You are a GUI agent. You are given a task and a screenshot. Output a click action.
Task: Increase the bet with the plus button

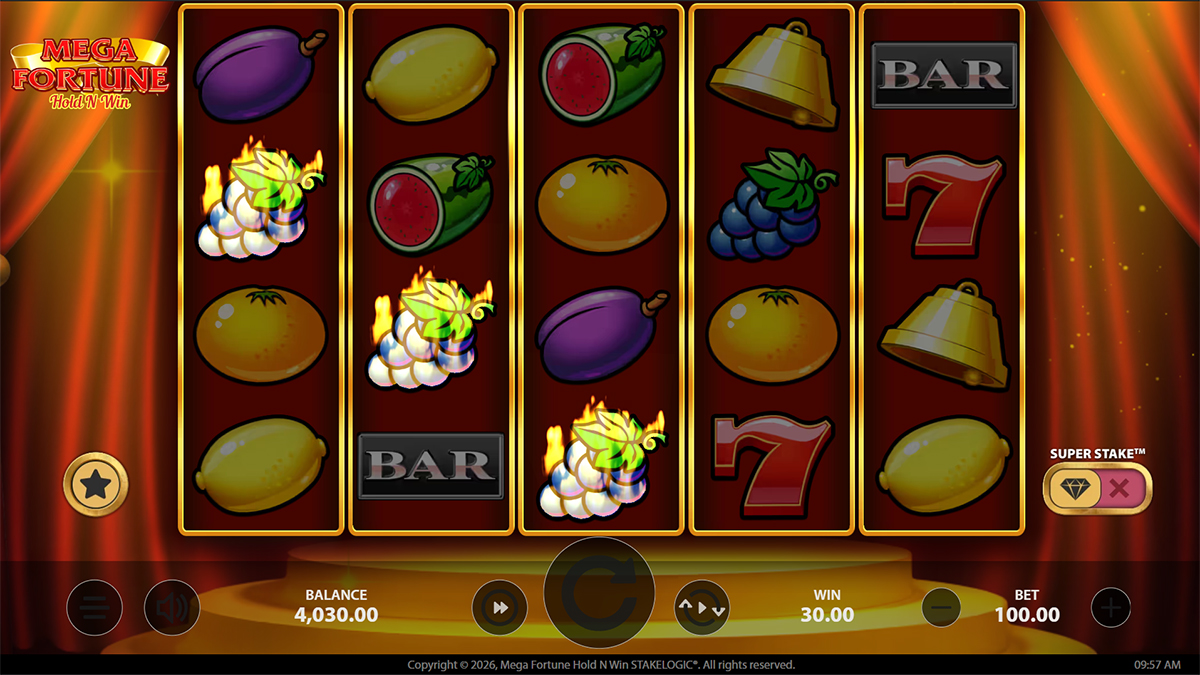[1110, 607]
